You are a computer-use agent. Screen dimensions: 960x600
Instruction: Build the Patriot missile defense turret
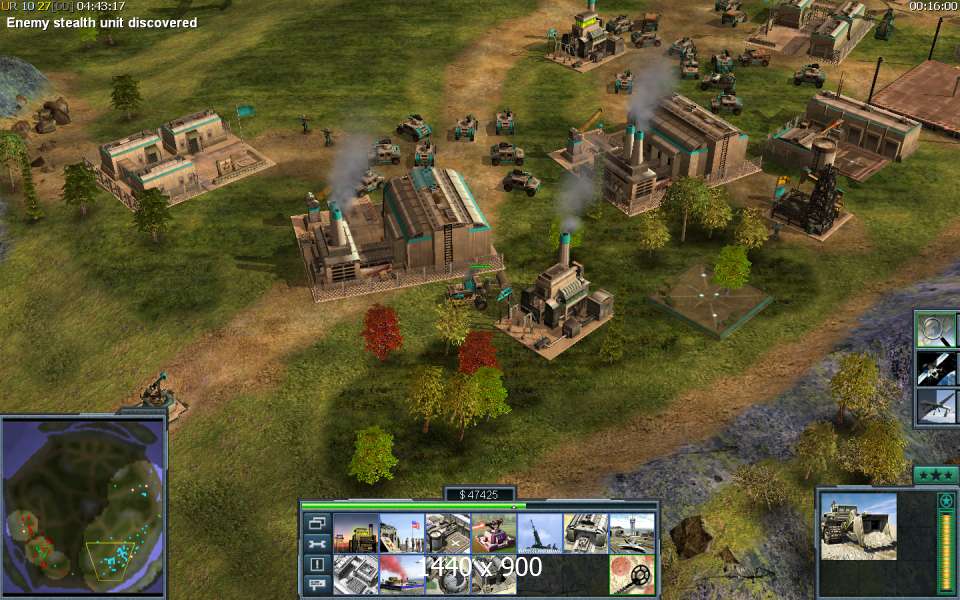(x=493, y=533)
